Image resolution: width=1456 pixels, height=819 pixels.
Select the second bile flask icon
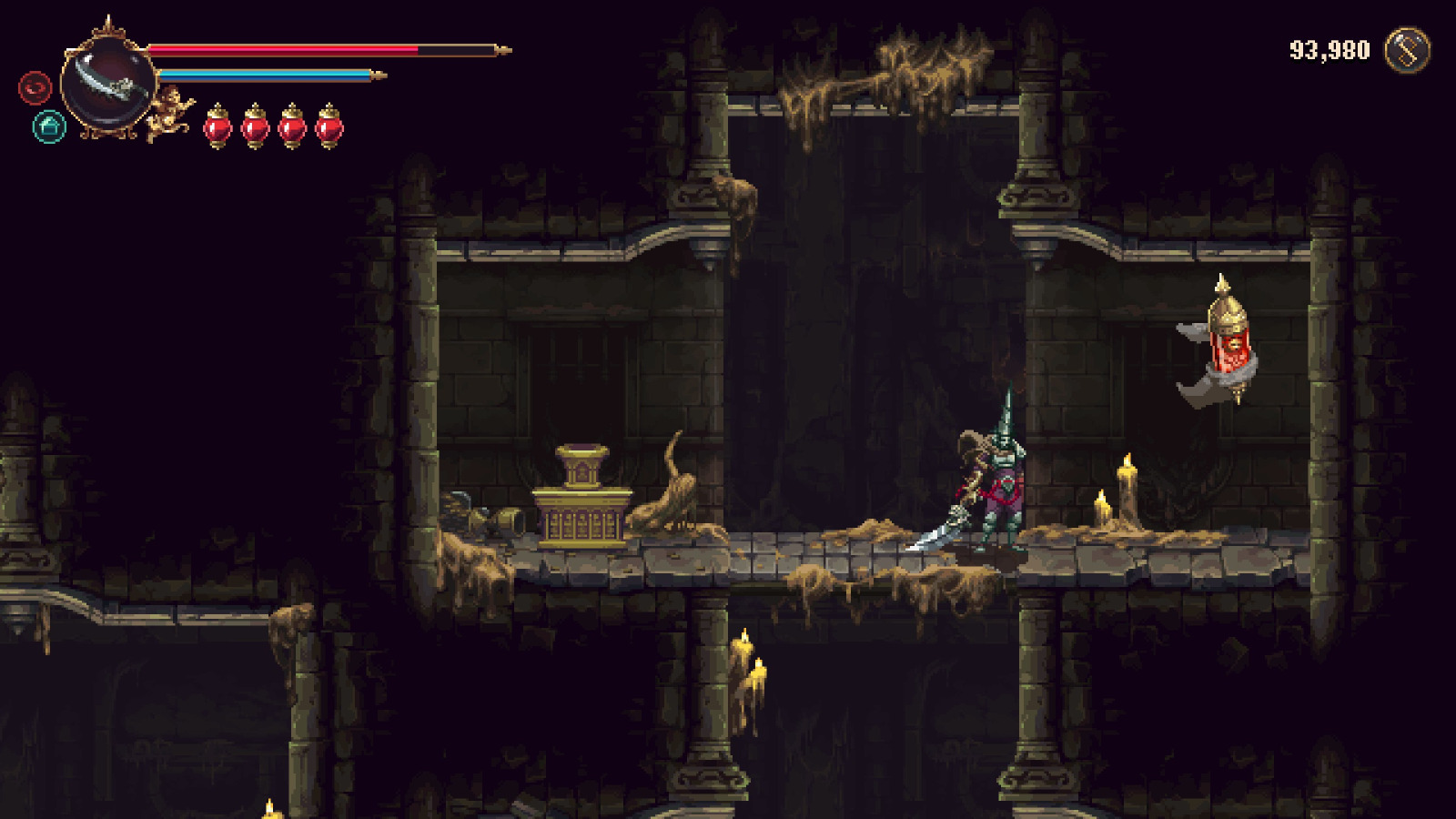point(255,127)
